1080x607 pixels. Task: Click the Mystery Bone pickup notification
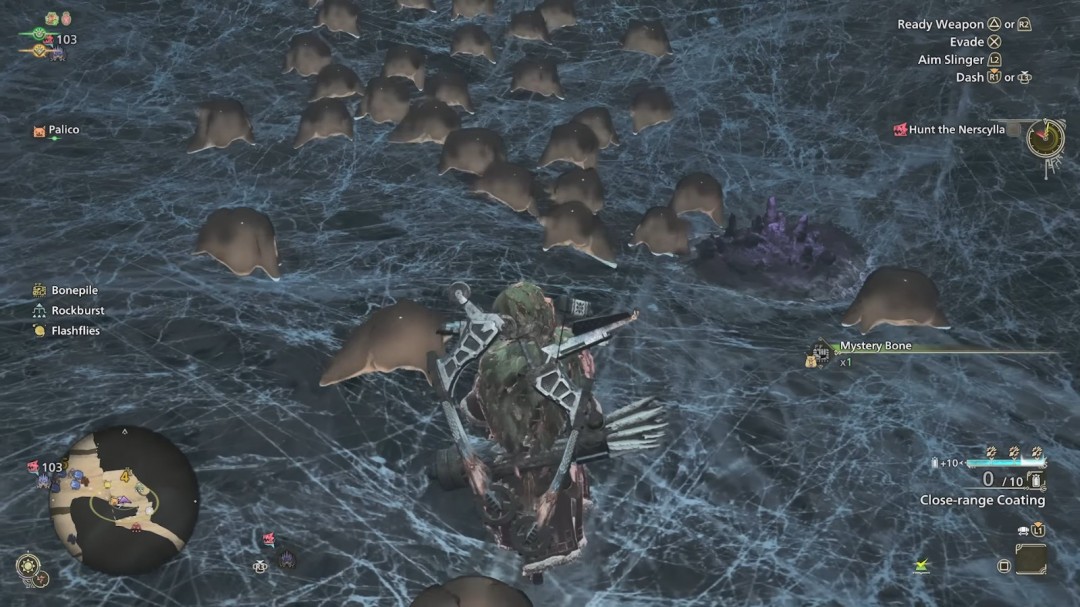(875, 347)
